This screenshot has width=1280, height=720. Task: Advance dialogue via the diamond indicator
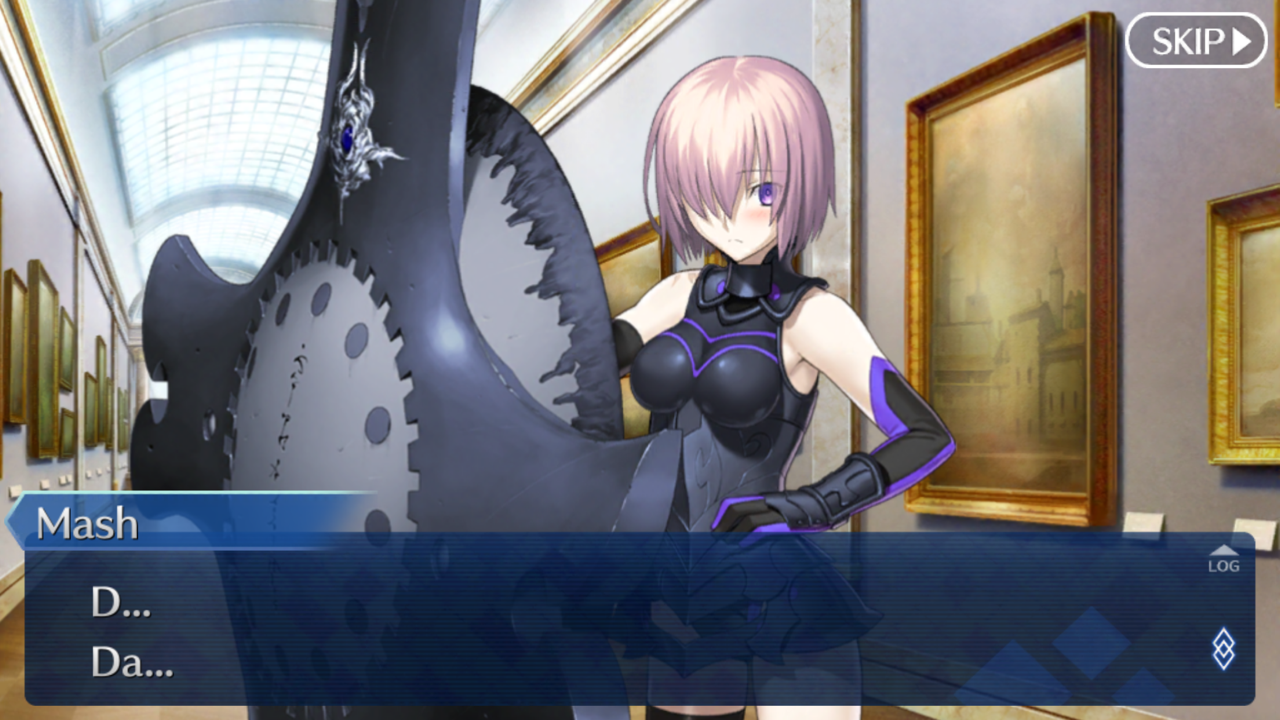1222,649
